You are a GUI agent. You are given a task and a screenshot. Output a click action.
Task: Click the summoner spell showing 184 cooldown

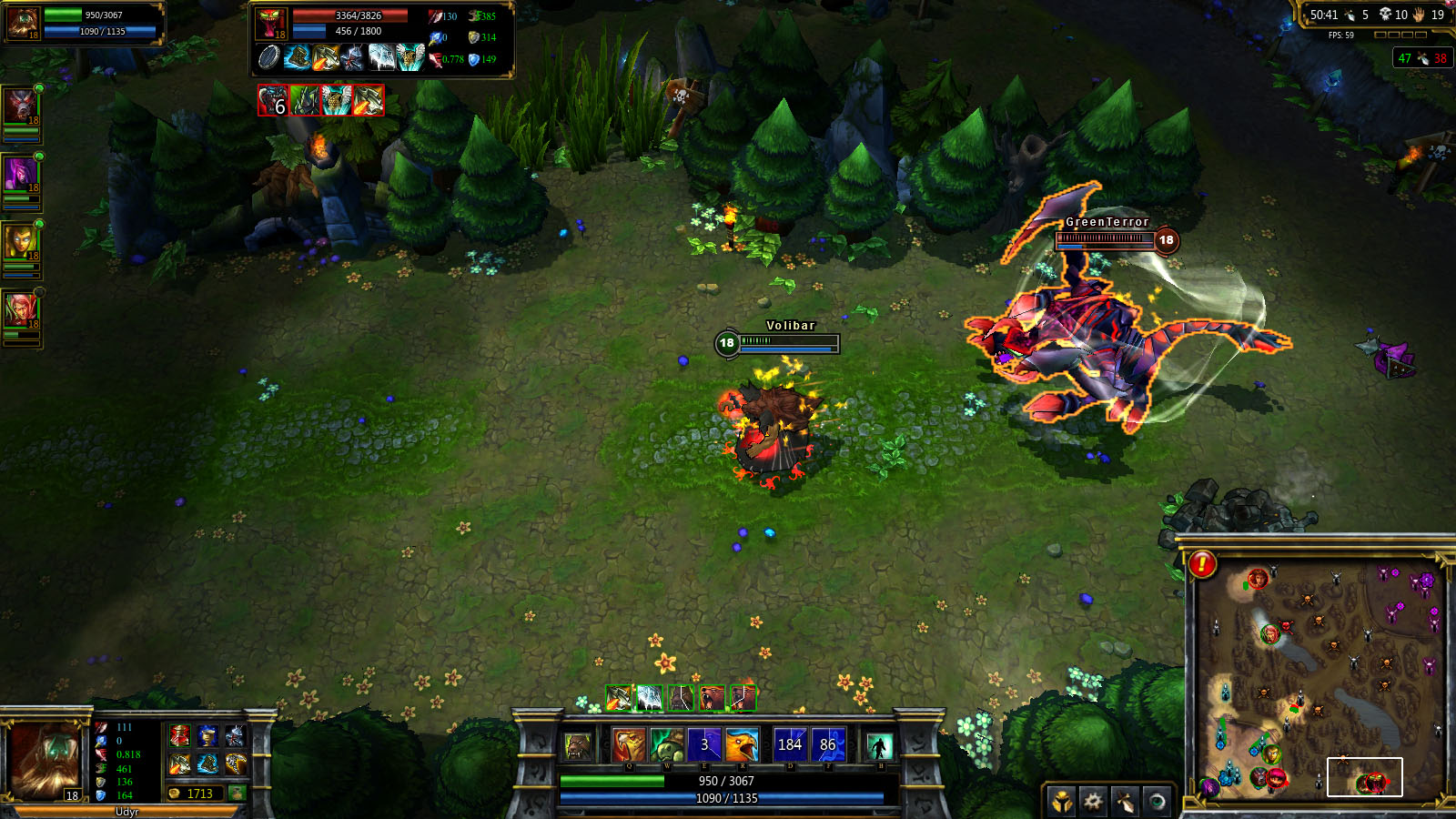pos(789,745)
